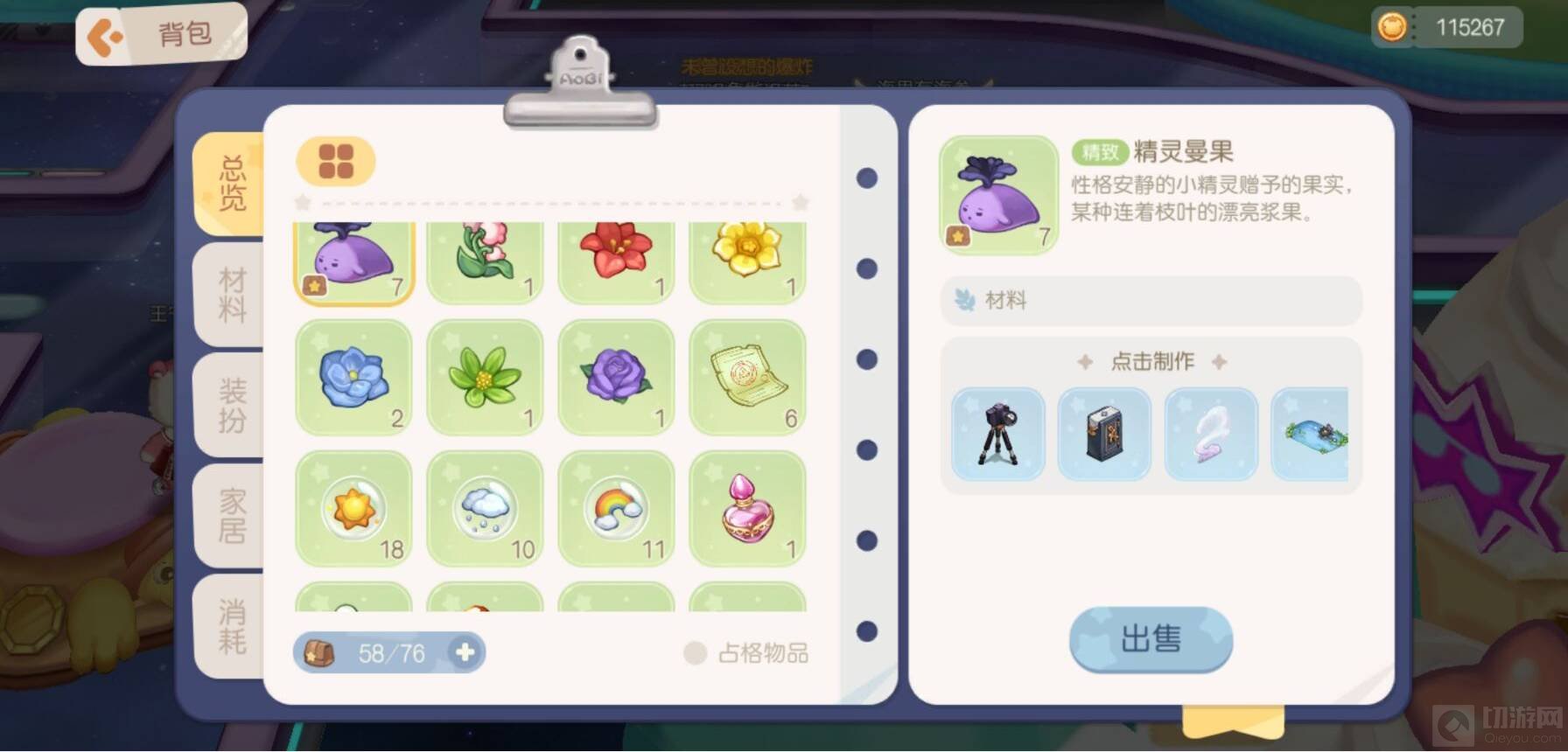Image resolution: width=1568 pixels, height=752 pixels.
Task: Select the 总览 overview tab
Action: 231,184
